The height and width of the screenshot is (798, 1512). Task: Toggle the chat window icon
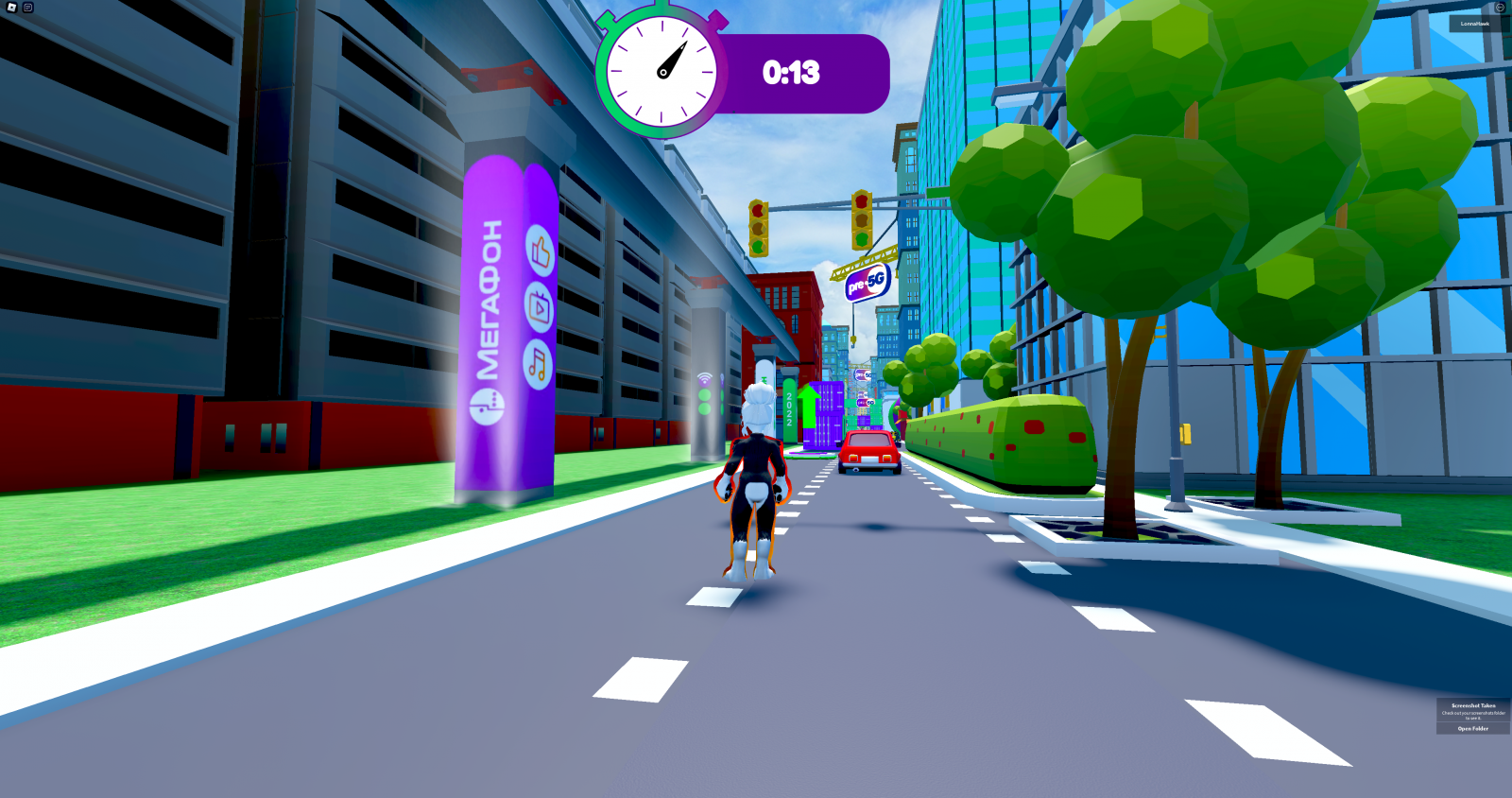(28, 8)
